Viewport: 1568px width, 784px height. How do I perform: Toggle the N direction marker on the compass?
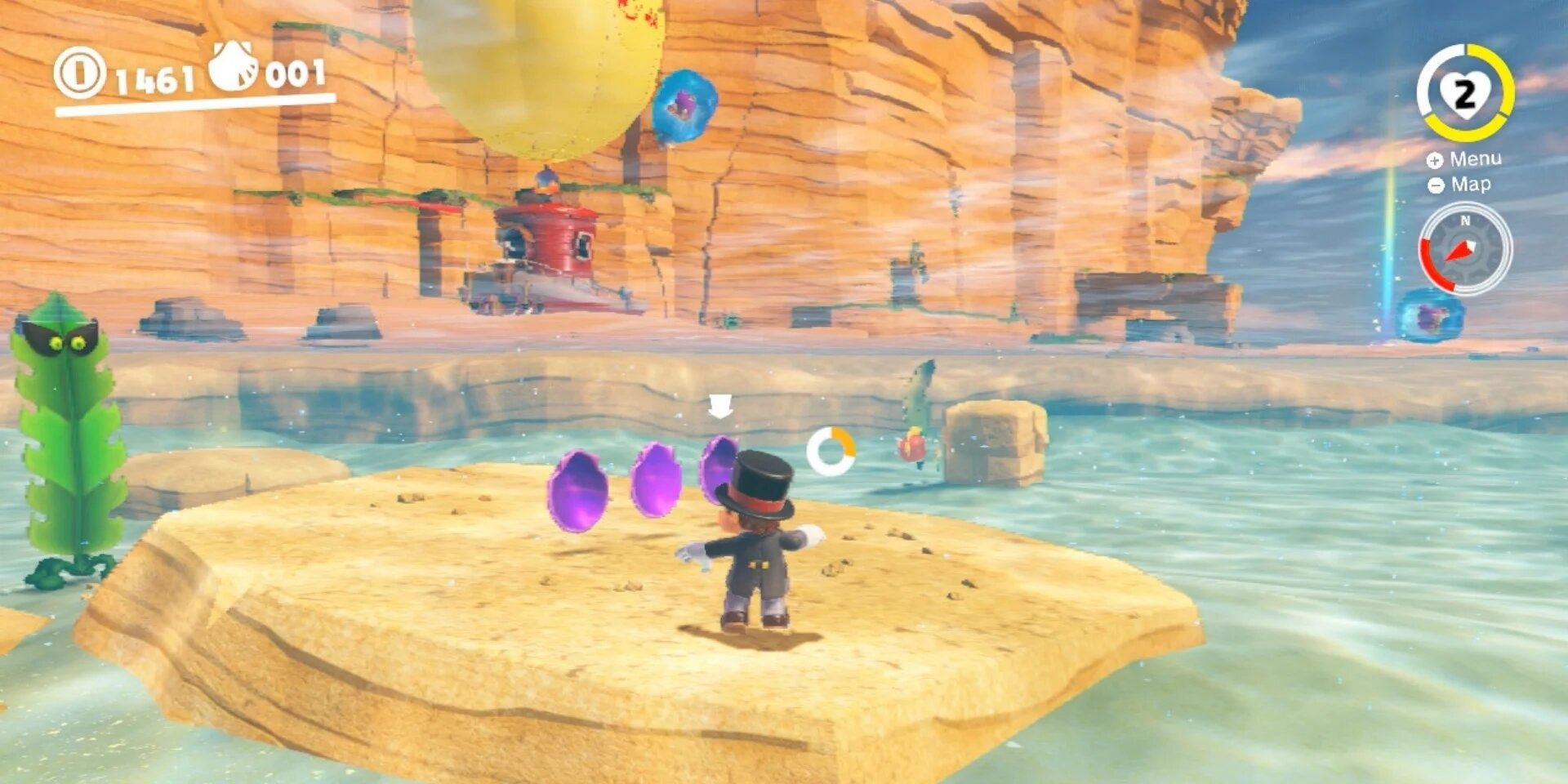(1468, 220)
